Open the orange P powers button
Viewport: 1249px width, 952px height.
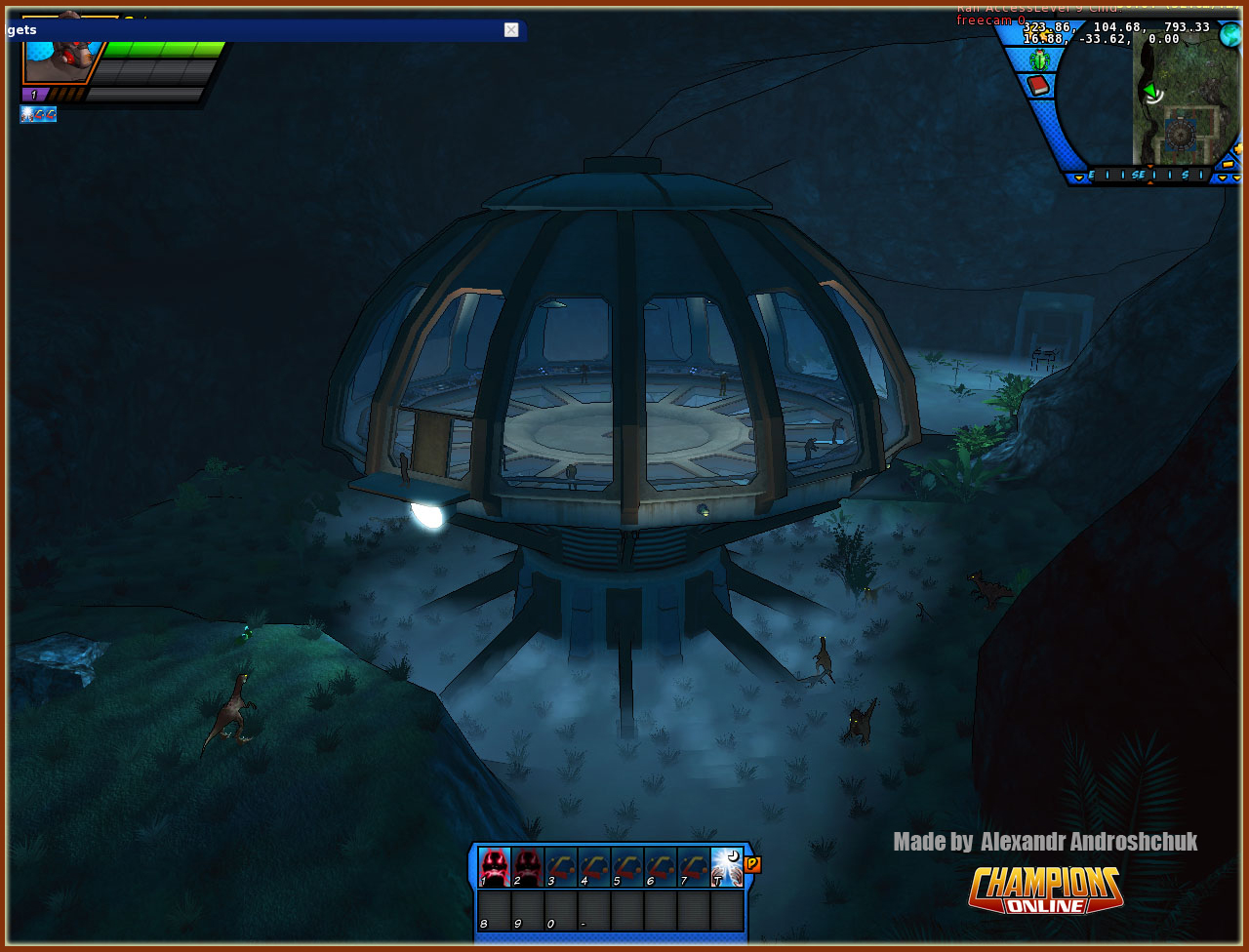pos(752,864)
